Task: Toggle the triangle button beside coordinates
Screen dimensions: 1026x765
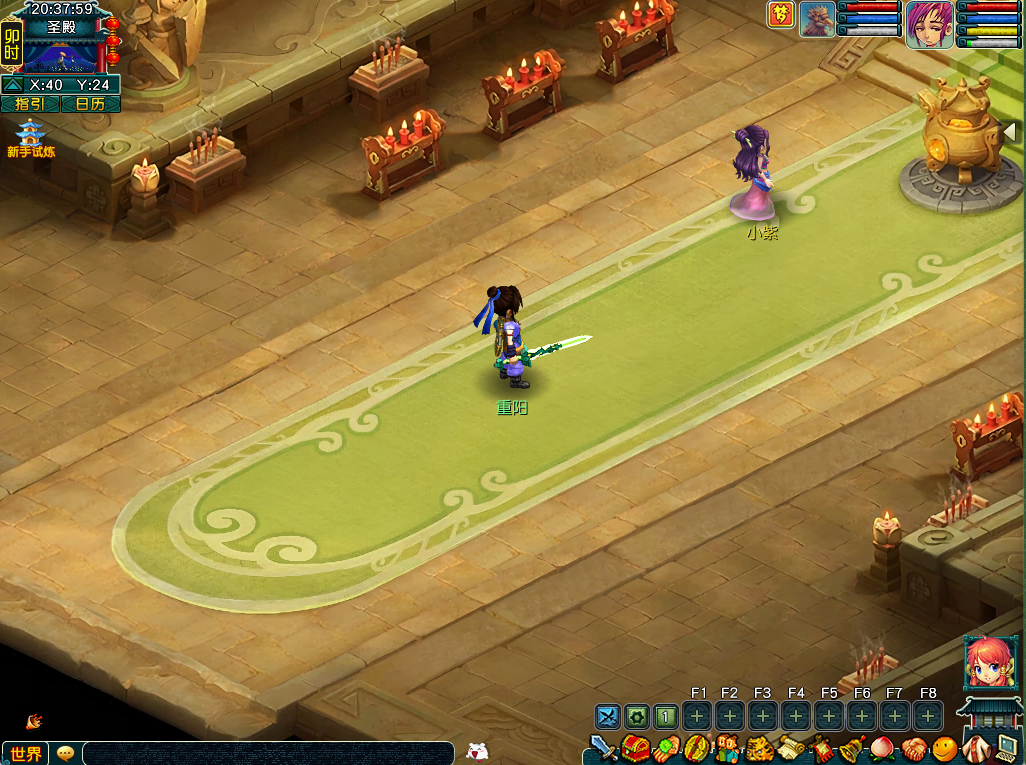Action: click(x=13, y=85)
